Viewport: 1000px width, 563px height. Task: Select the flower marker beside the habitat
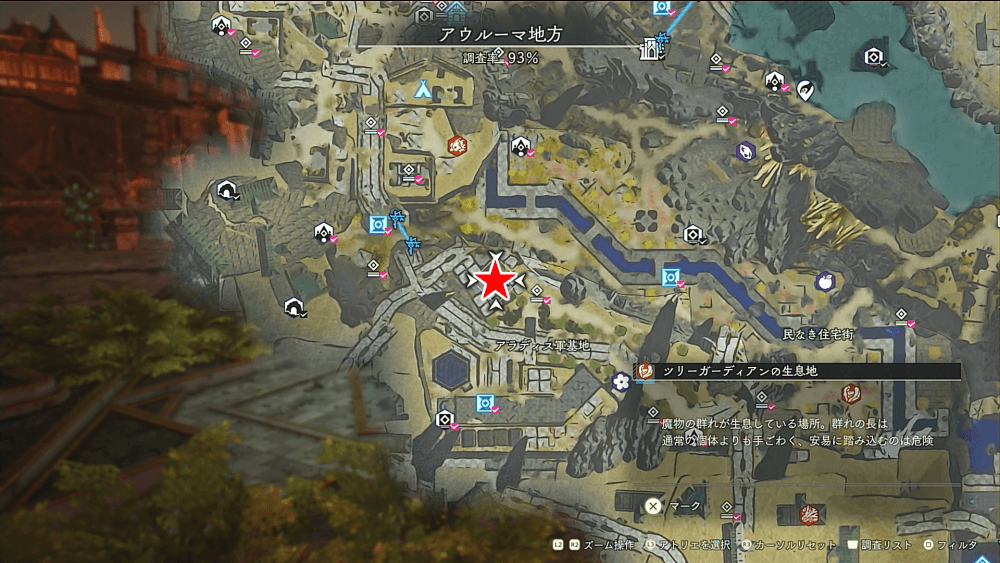tap(621, 380)
